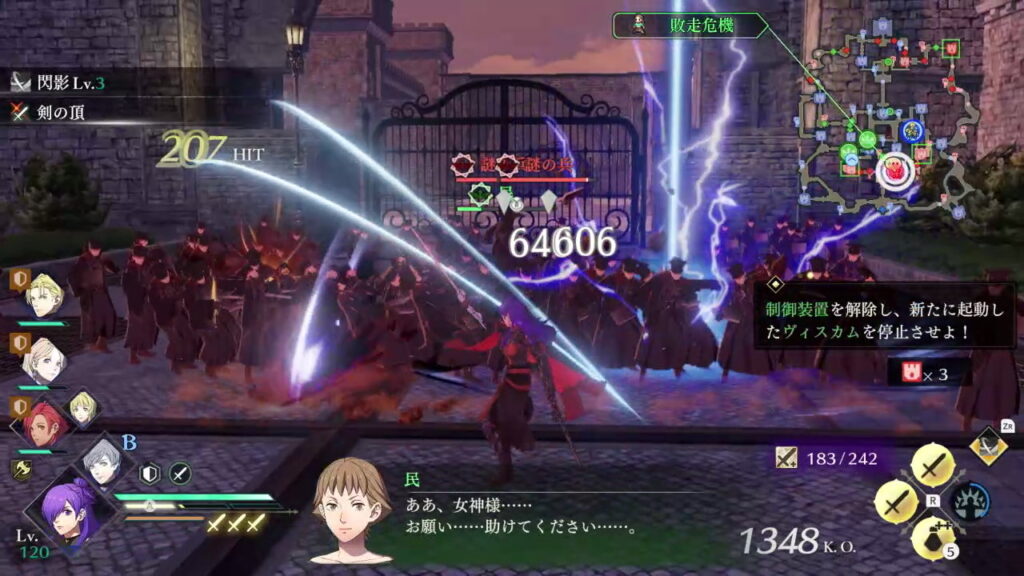Activate the top sword action icon
Viewport: 1024px width, 576px height.
click(933, 465)
